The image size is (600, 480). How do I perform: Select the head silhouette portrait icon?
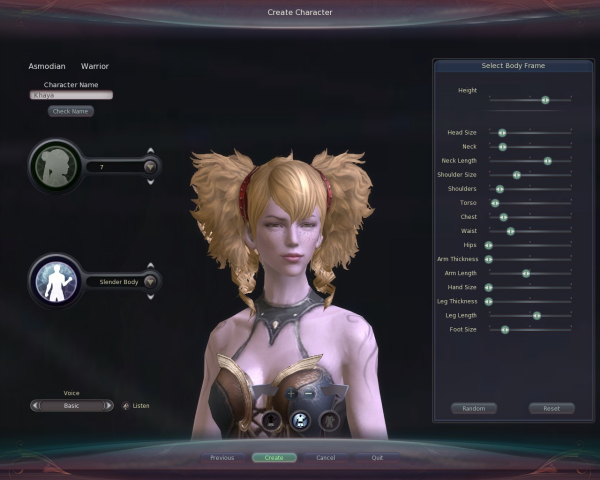click(56, 166)
